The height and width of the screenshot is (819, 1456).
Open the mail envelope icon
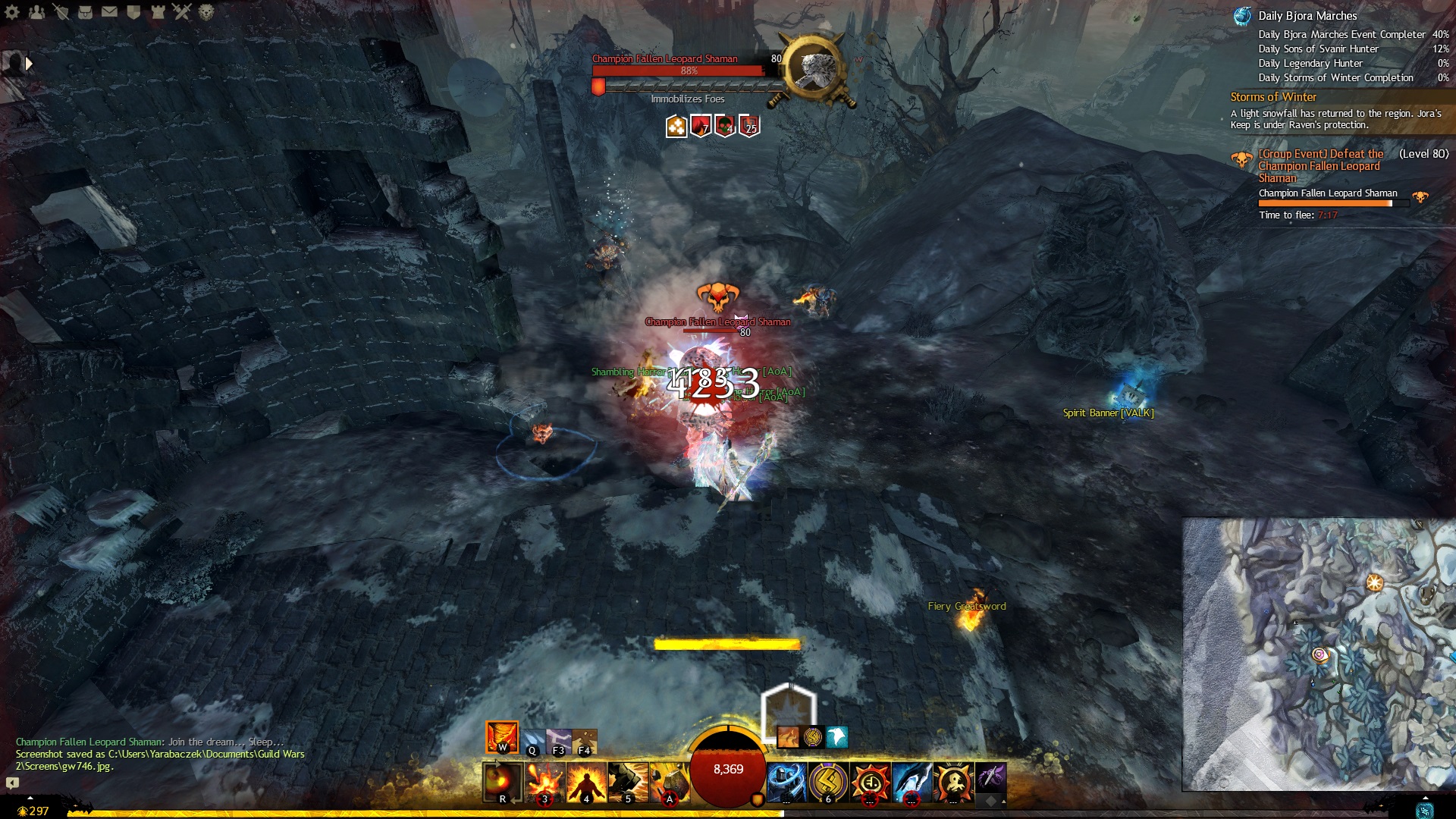coord(109,11)
